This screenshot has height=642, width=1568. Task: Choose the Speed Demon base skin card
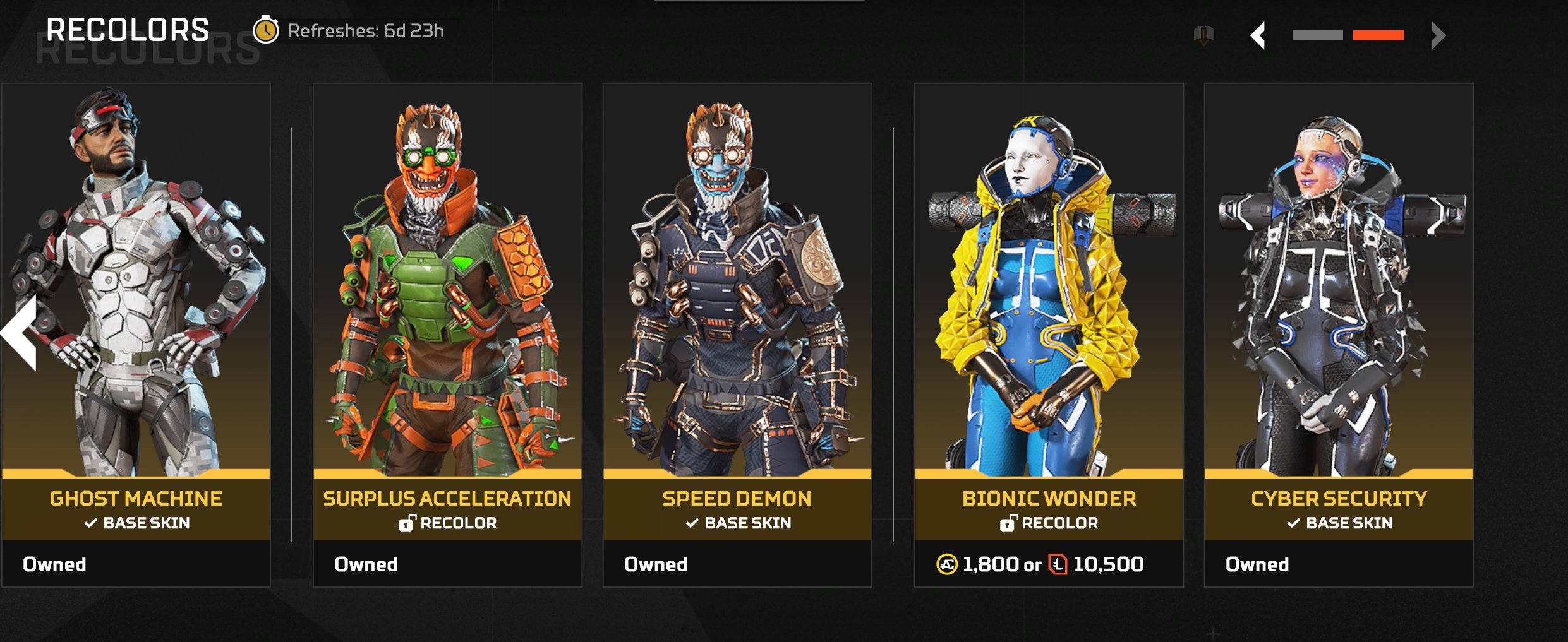click(737, 335)
